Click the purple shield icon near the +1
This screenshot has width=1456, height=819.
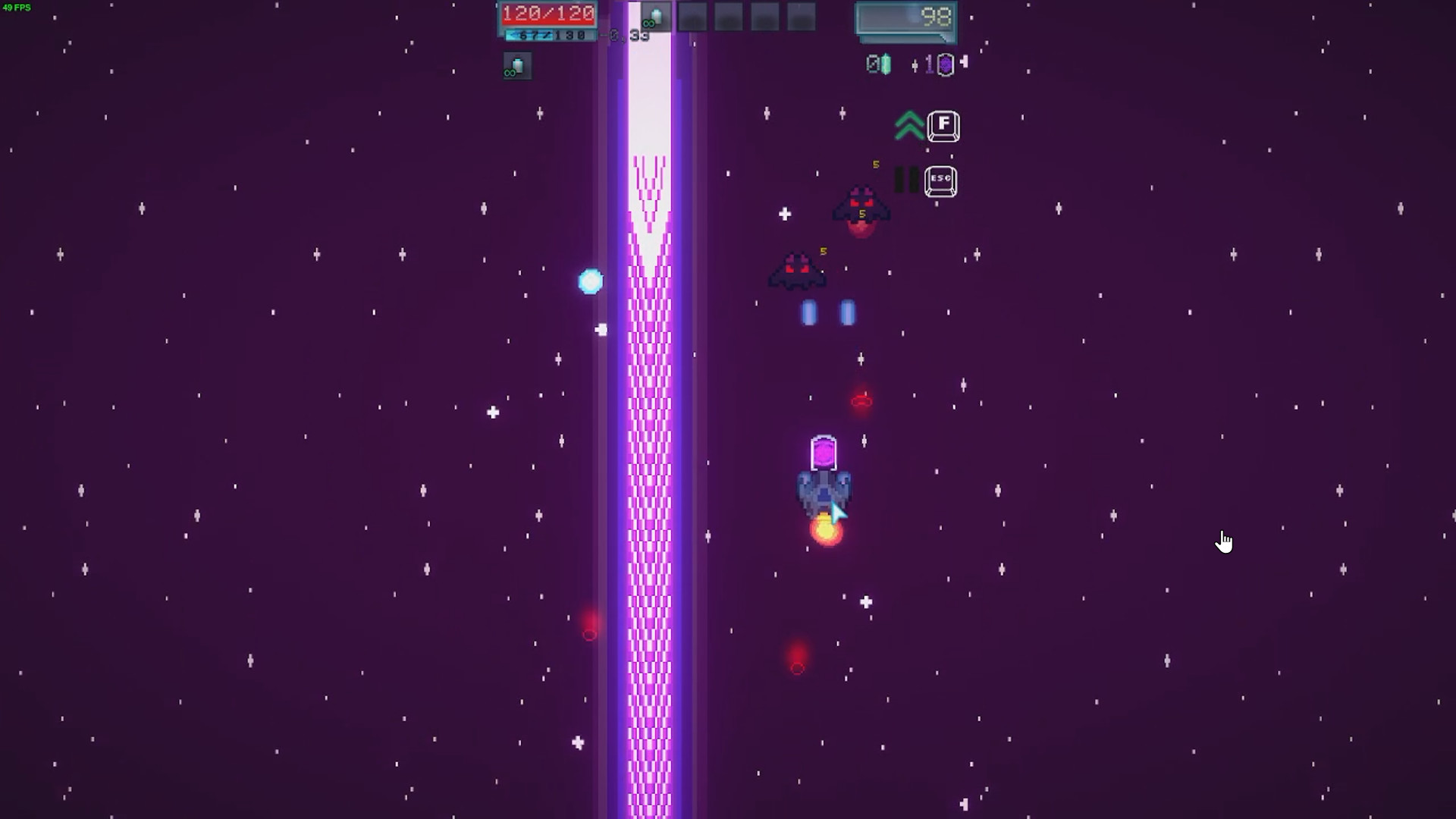[x=946, y=64]
